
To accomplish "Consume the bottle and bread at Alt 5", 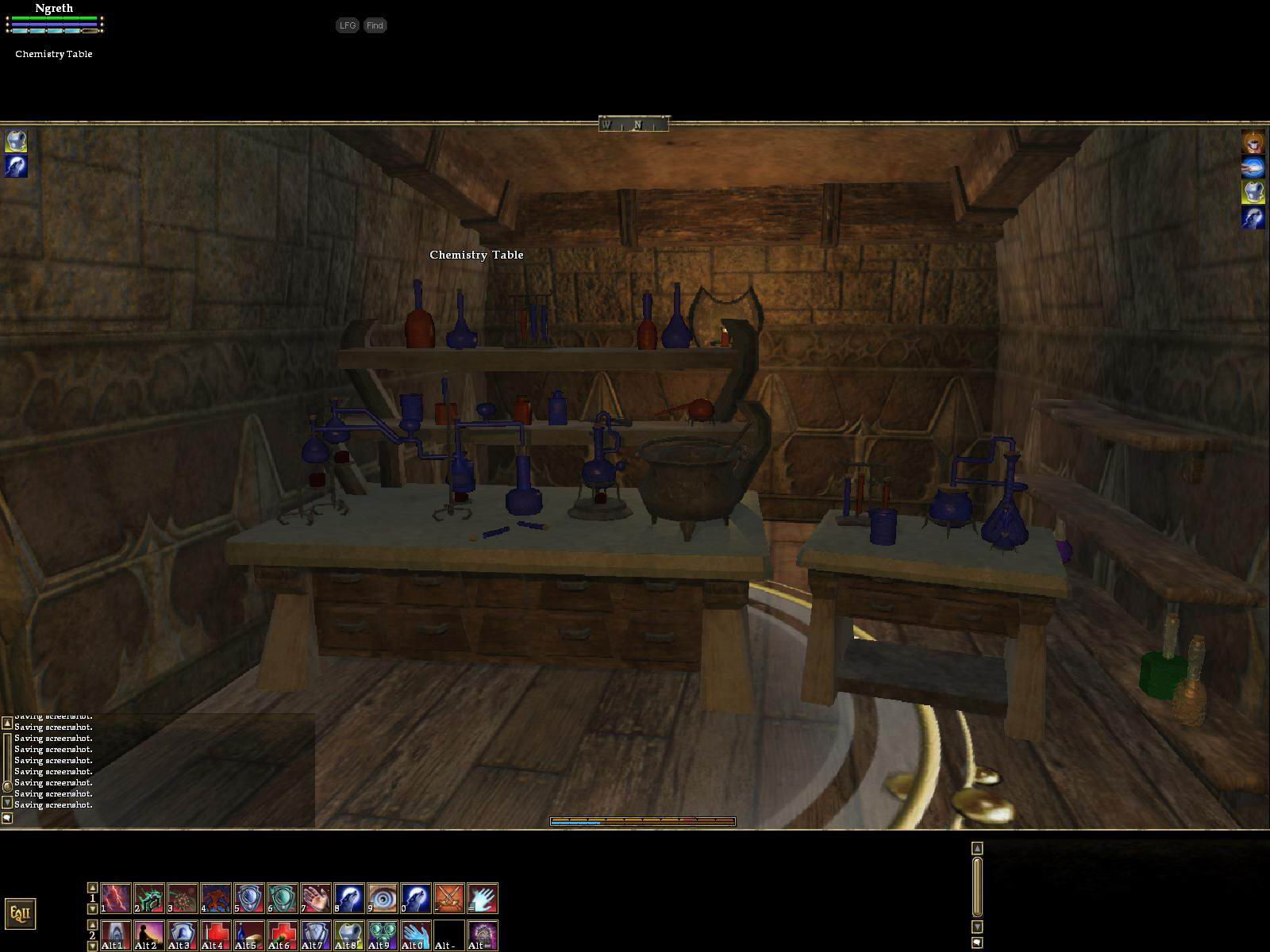I will tap(249, 935).
